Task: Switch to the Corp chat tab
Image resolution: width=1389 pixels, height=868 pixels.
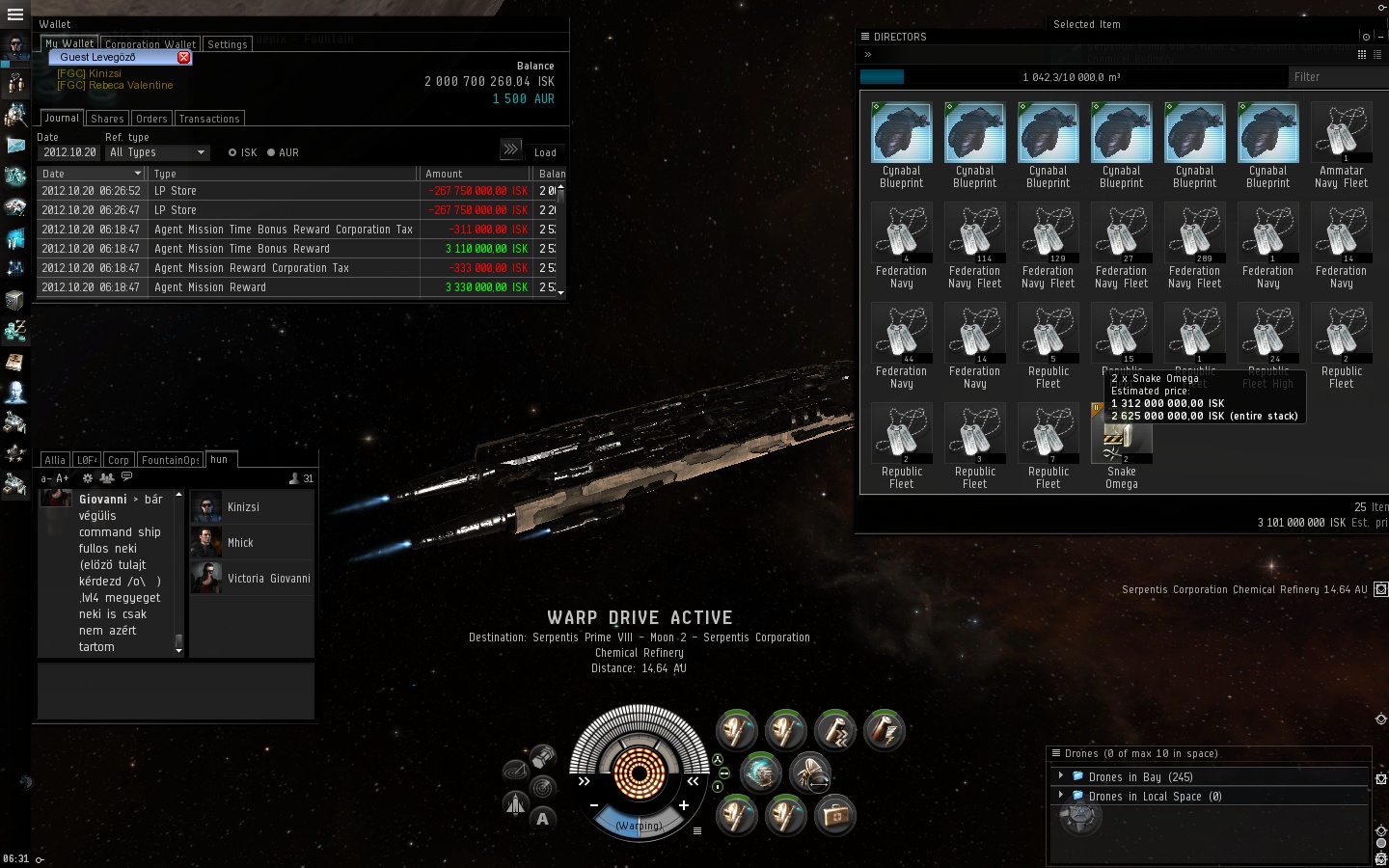Action: (119, 460)
